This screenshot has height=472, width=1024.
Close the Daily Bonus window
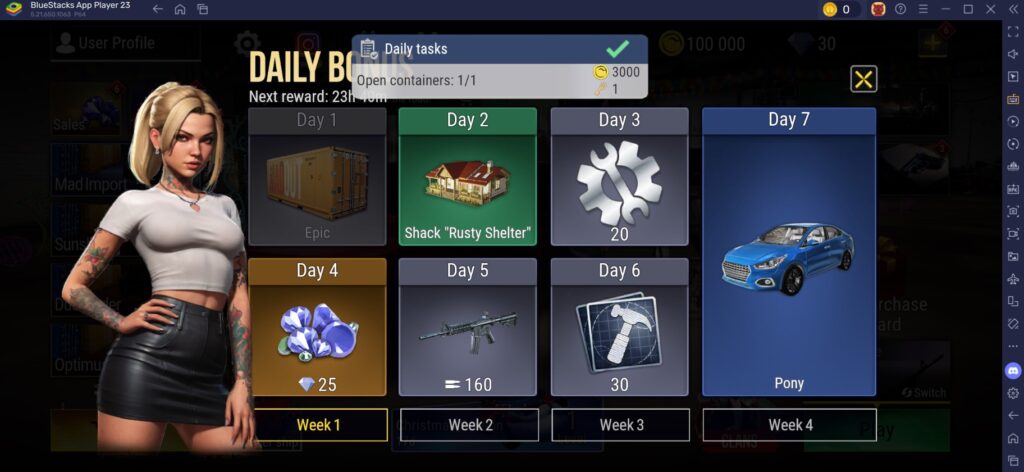pos(863,79)
